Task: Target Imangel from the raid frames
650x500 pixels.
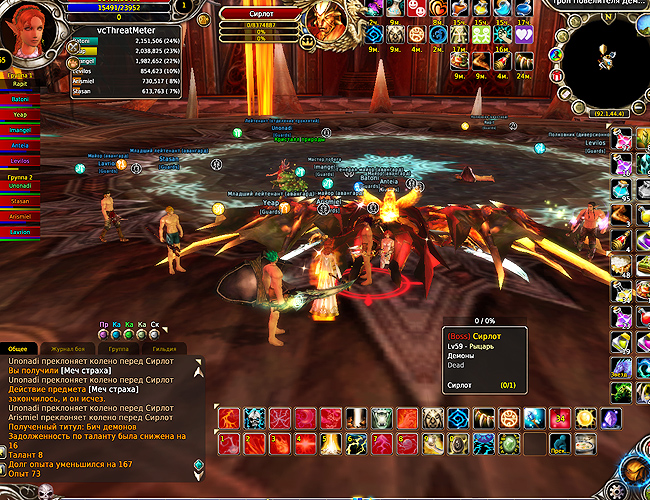Action: pyautogui.click(x=20, y=130)
